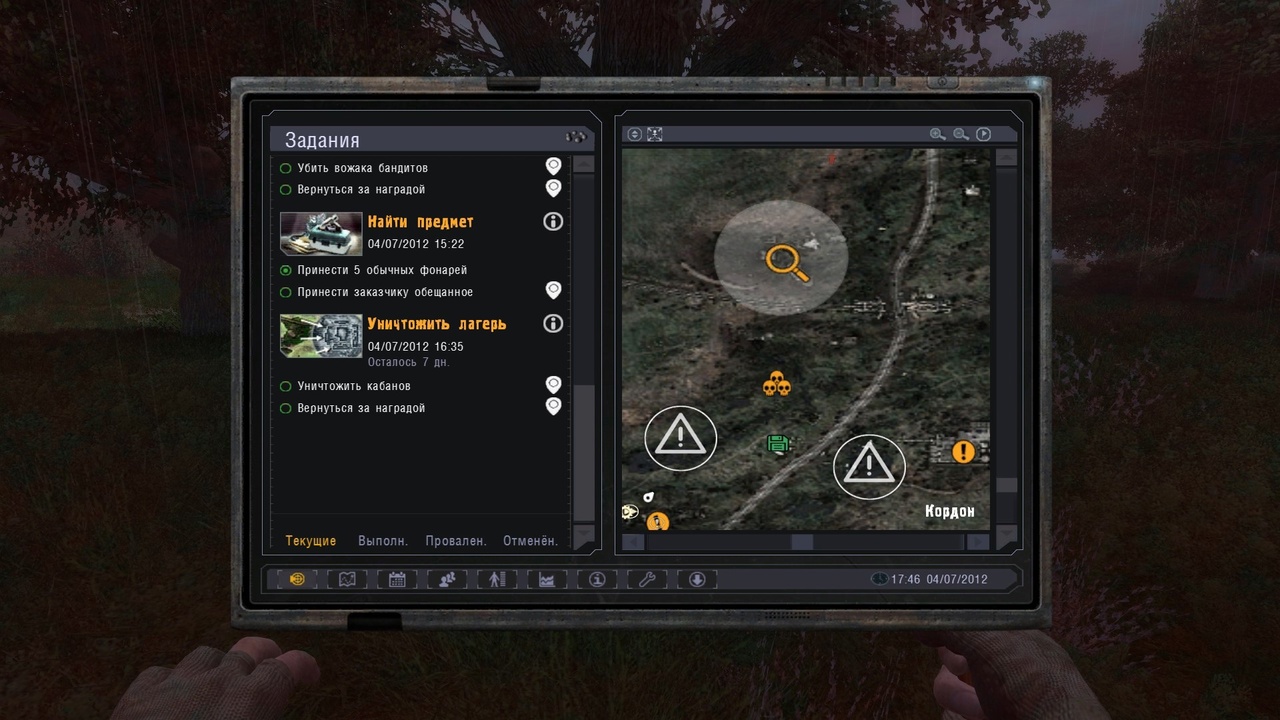The image size is (1280, 720).
Task: Open the Encyclopedia info icon
Action: pos(597,579)
